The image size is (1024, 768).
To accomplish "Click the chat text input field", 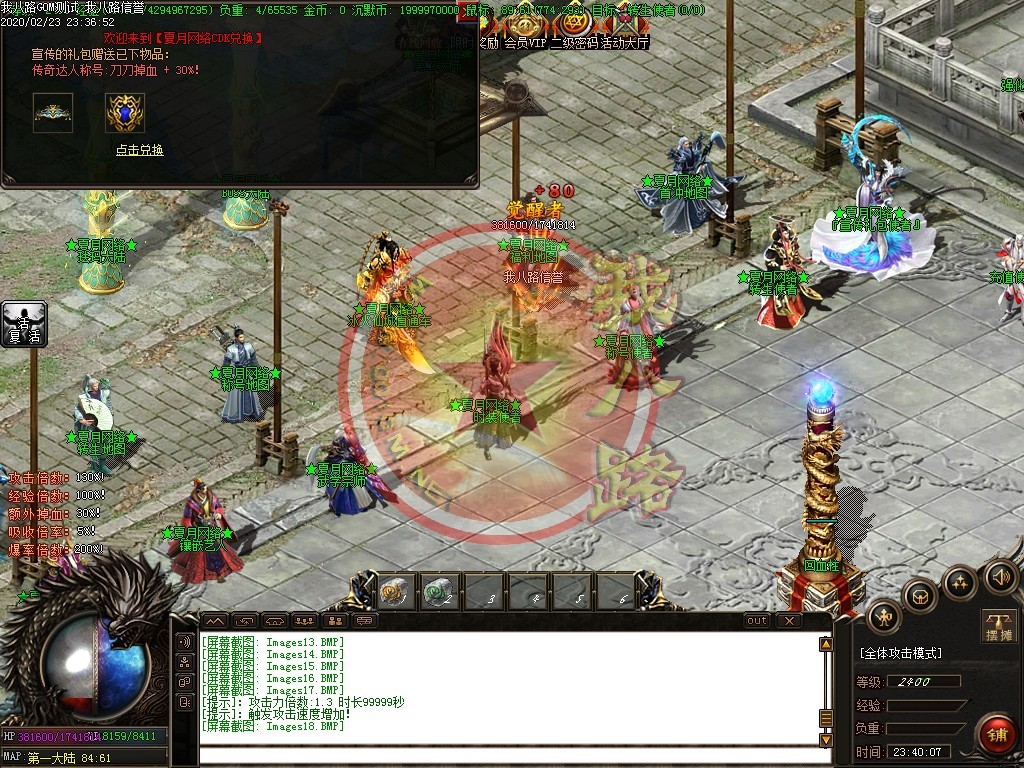I will point(500,754).
